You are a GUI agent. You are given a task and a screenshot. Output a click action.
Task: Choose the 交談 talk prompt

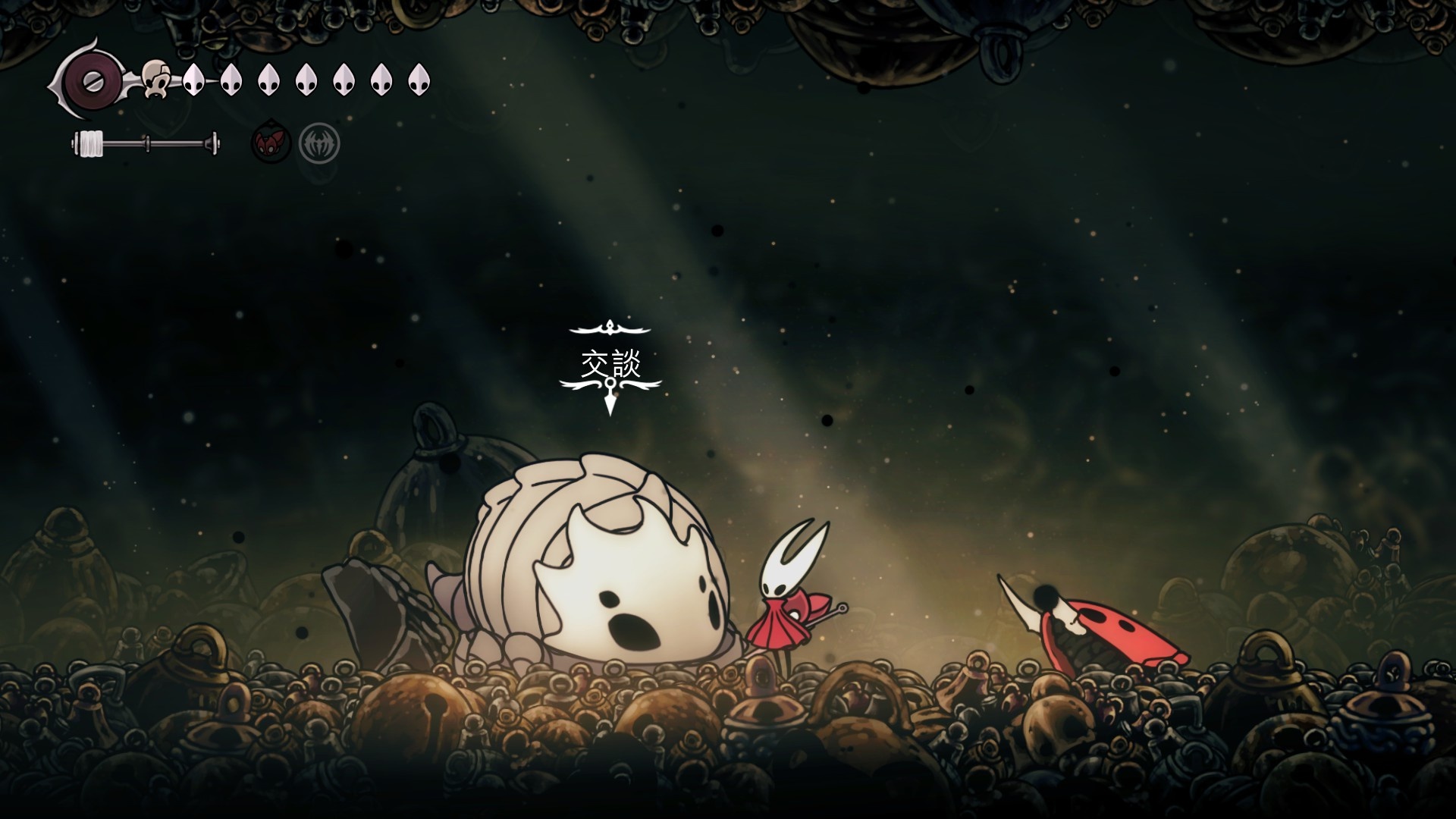point(610,364)
